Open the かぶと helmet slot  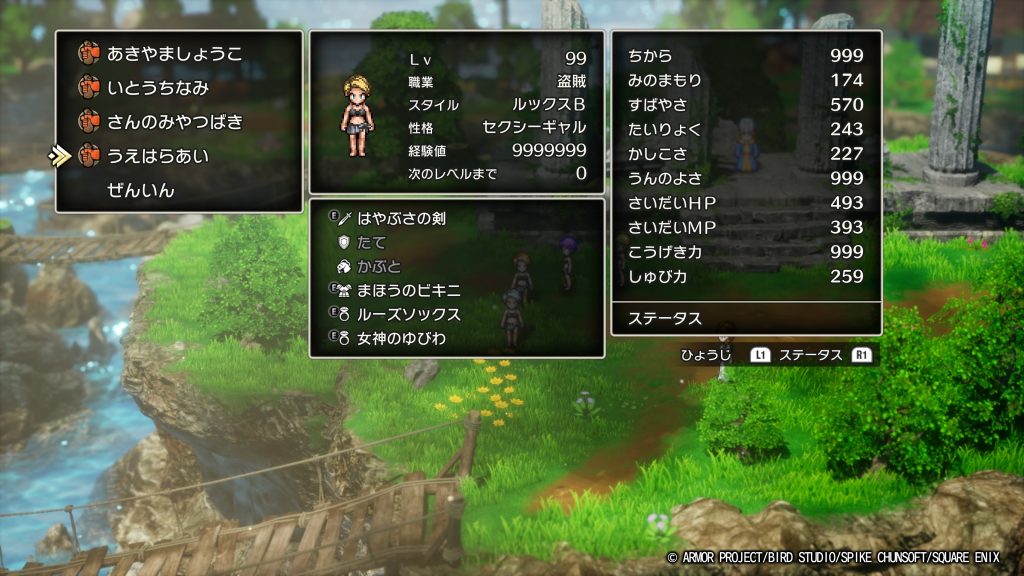pyautogui.click(x=379, y=266)
